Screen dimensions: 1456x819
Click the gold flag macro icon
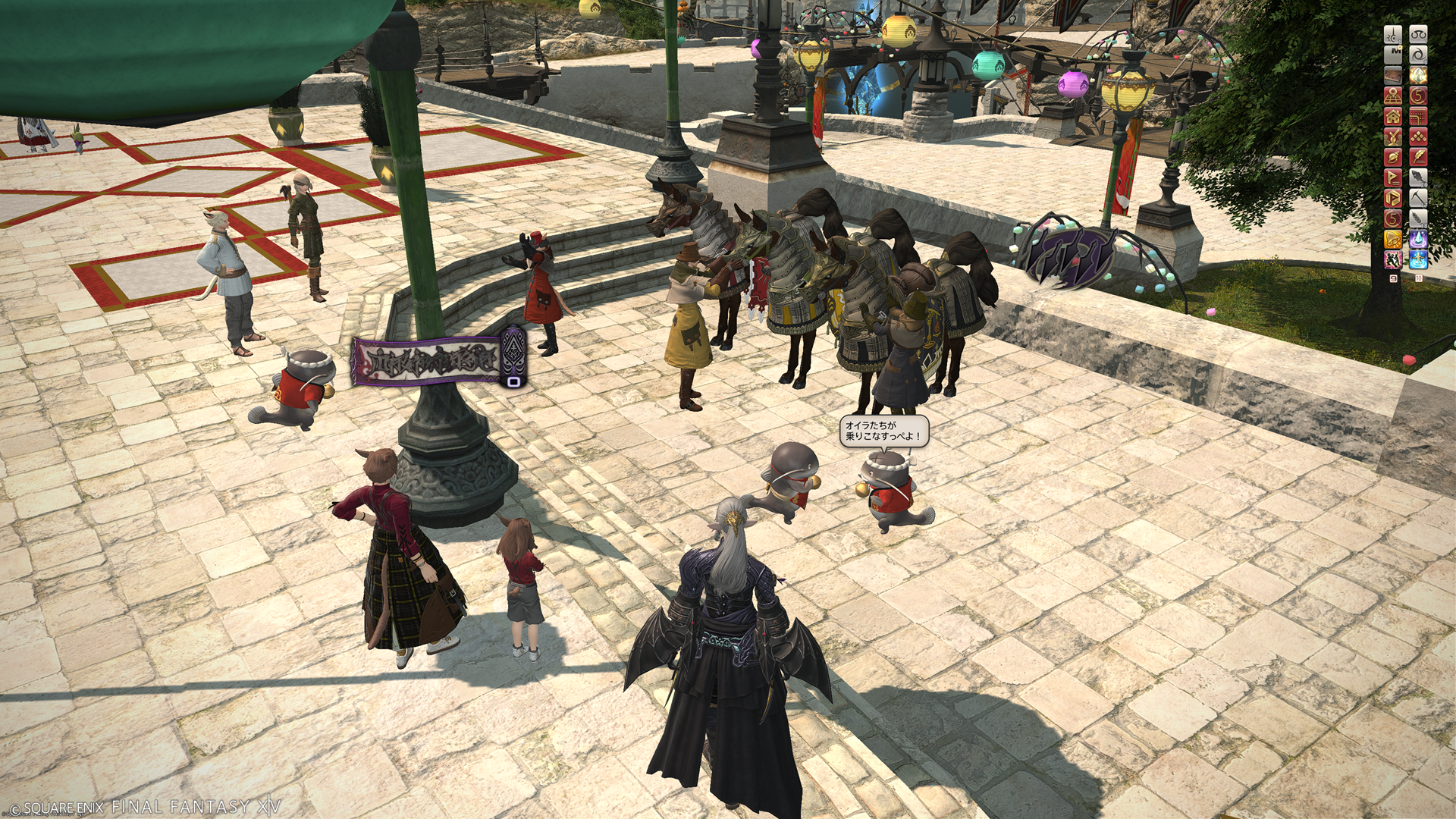[1393, 178]
